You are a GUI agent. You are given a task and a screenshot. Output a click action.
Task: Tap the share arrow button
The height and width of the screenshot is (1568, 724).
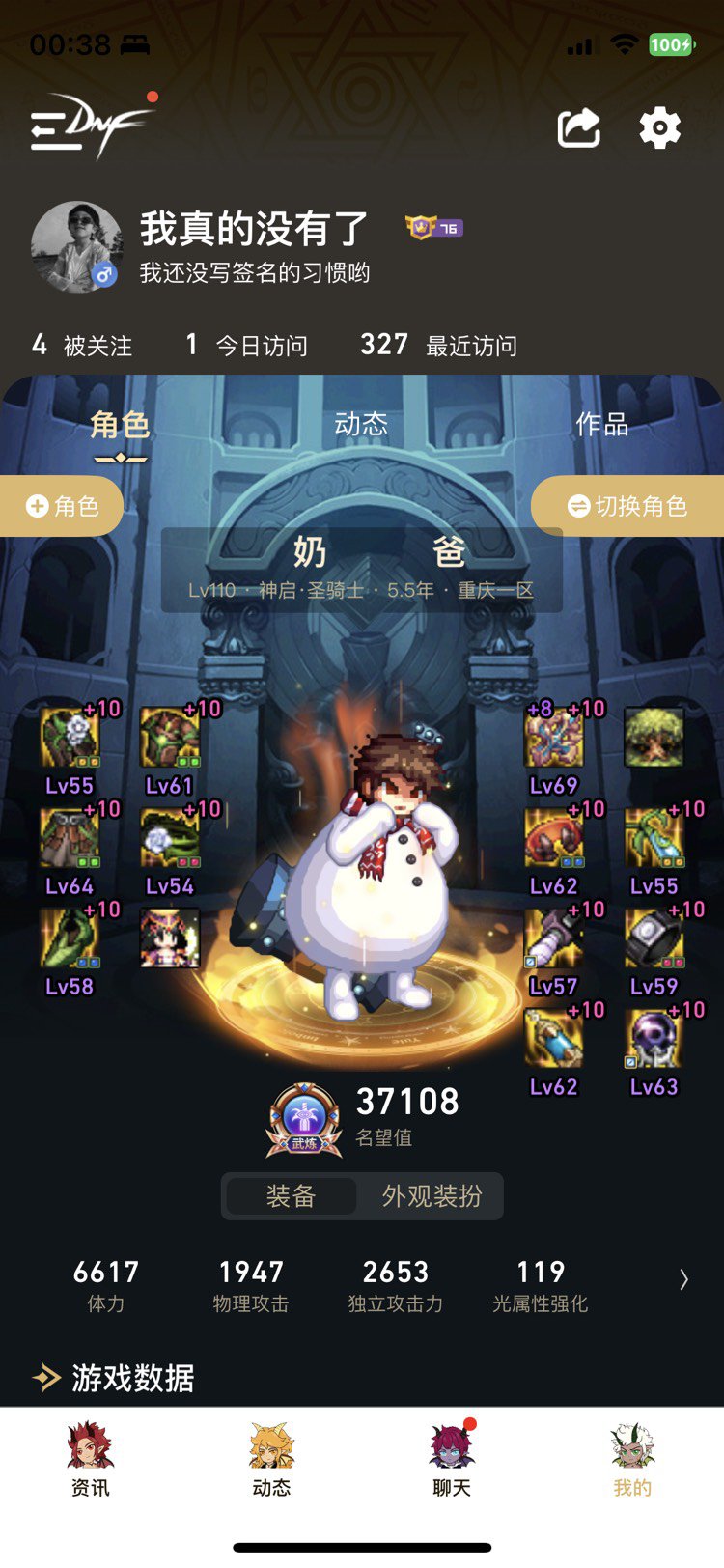(579, 128)
